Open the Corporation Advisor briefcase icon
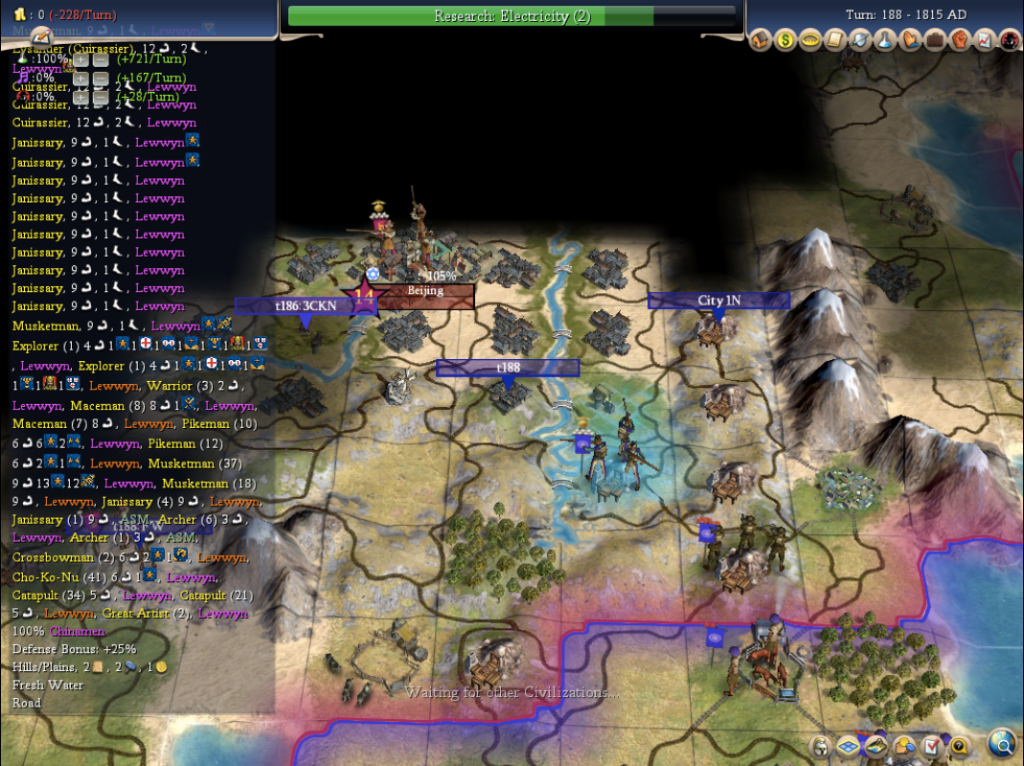This screenshot has height=766, width=1024. pos(936,41)
